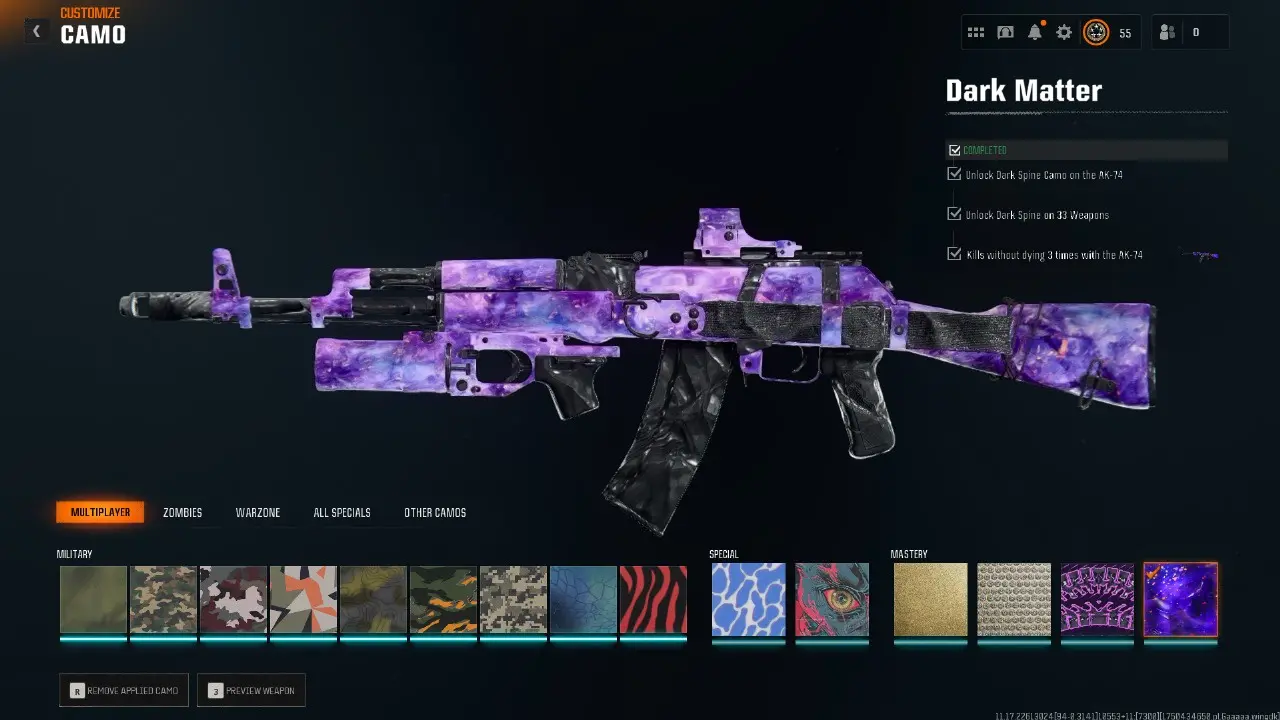Viewport: 1280px width, 720px height.
Task: Open the settings gear icon
Action: point(1063,31)
